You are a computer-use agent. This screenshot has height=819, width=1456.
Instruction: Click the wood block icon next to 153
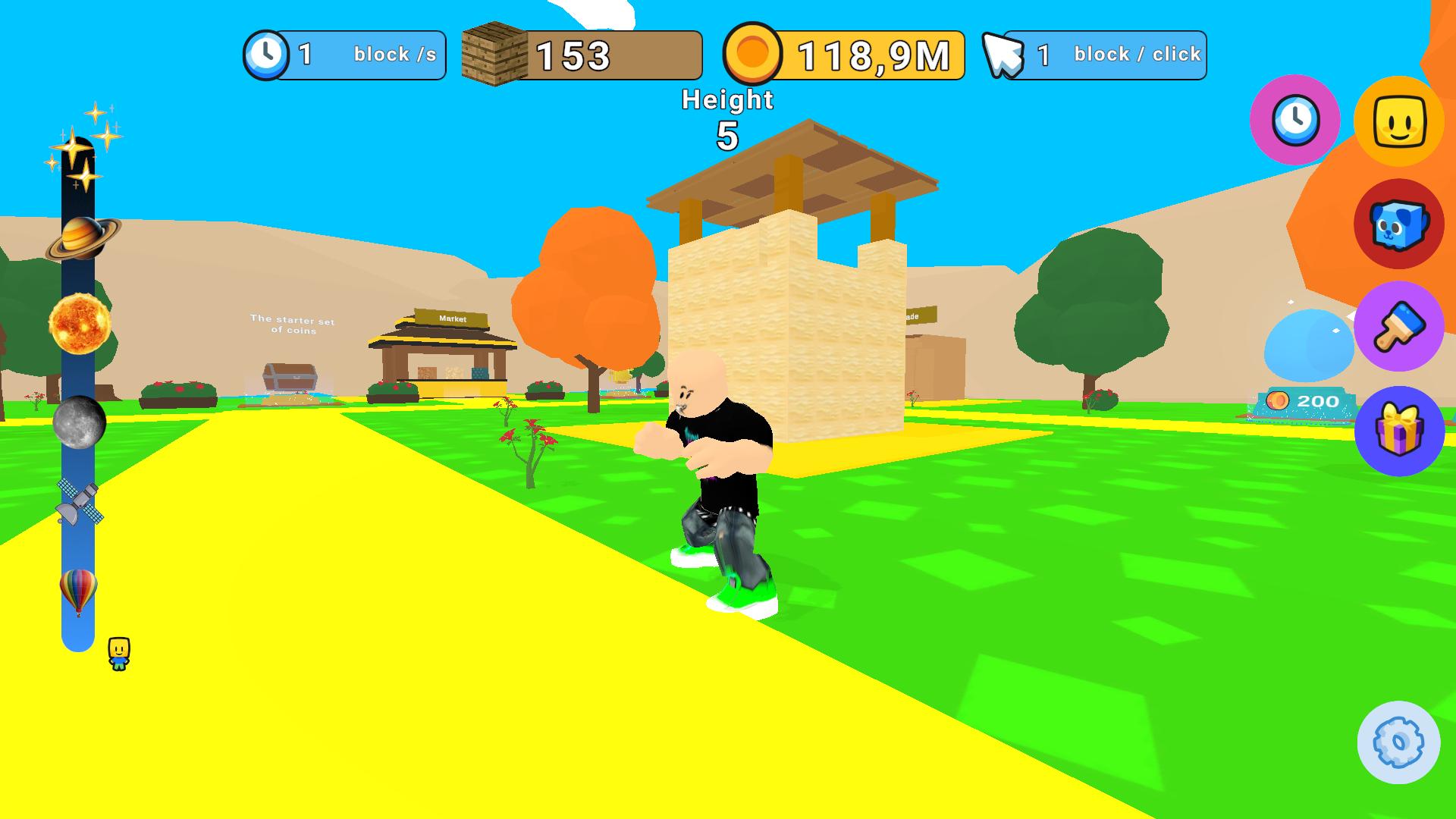click(x=494, y=53)
